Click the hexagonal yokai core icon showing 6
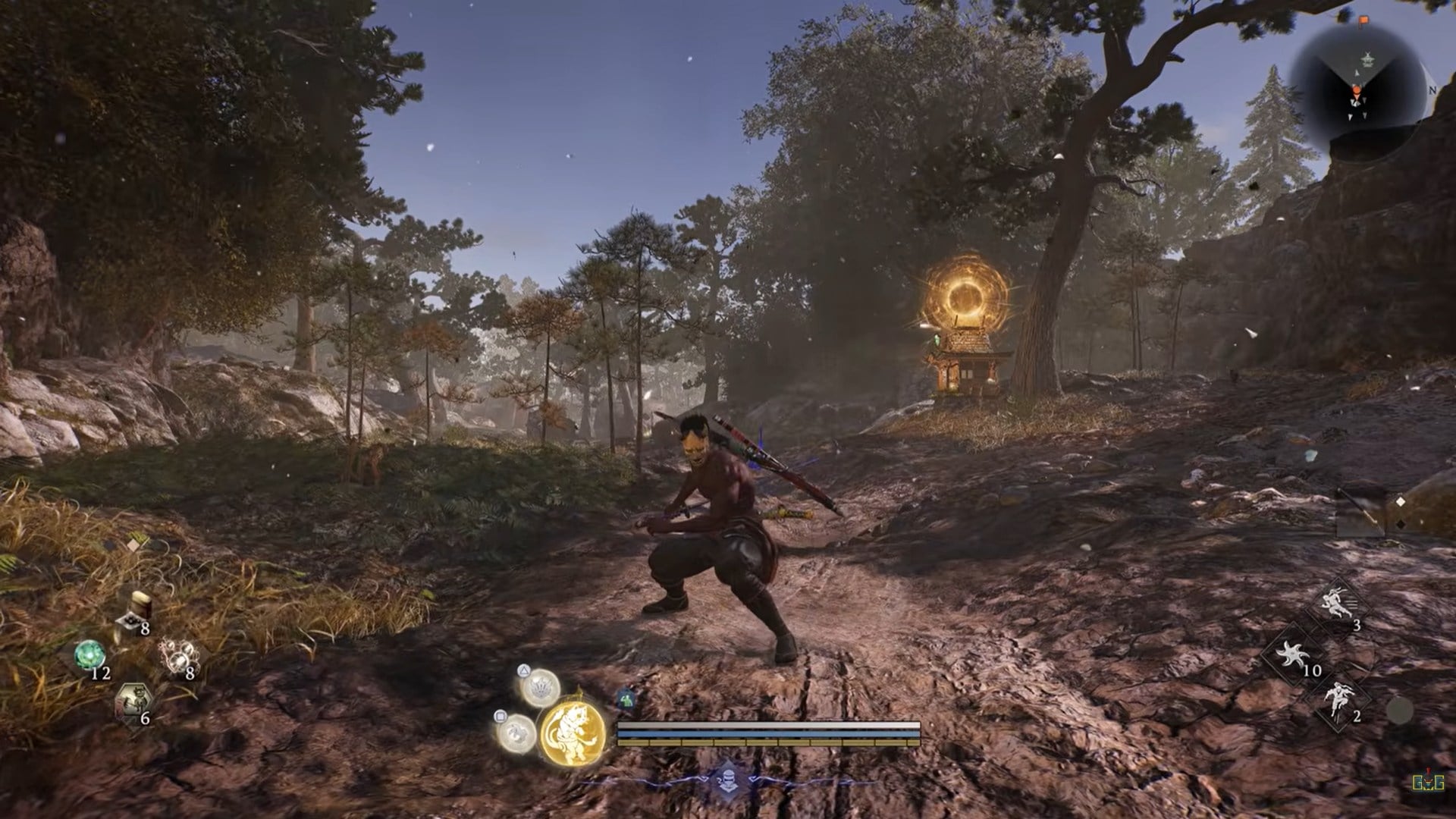Viewport: 1456px width, 819px height. pos(135,698)
